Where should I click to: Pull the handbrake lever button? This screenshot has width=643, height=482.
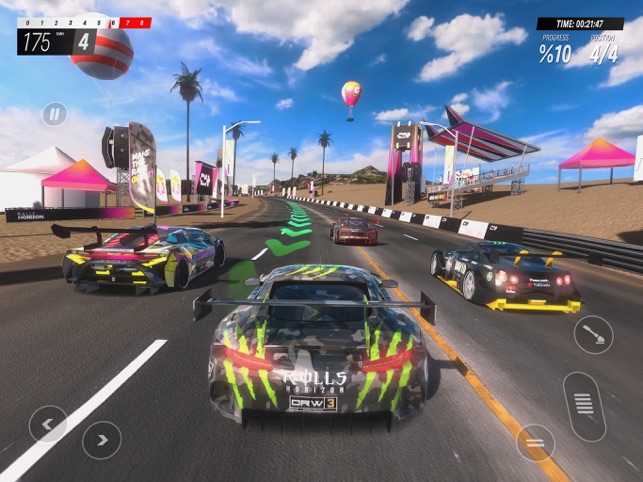[593, 335]
